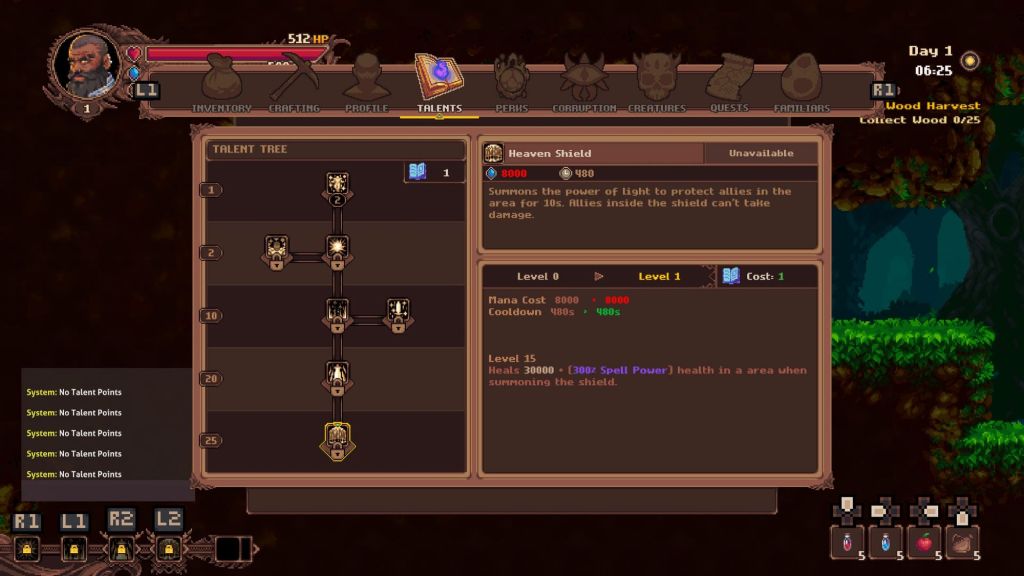Show the Profile tab

pos(366,84)
